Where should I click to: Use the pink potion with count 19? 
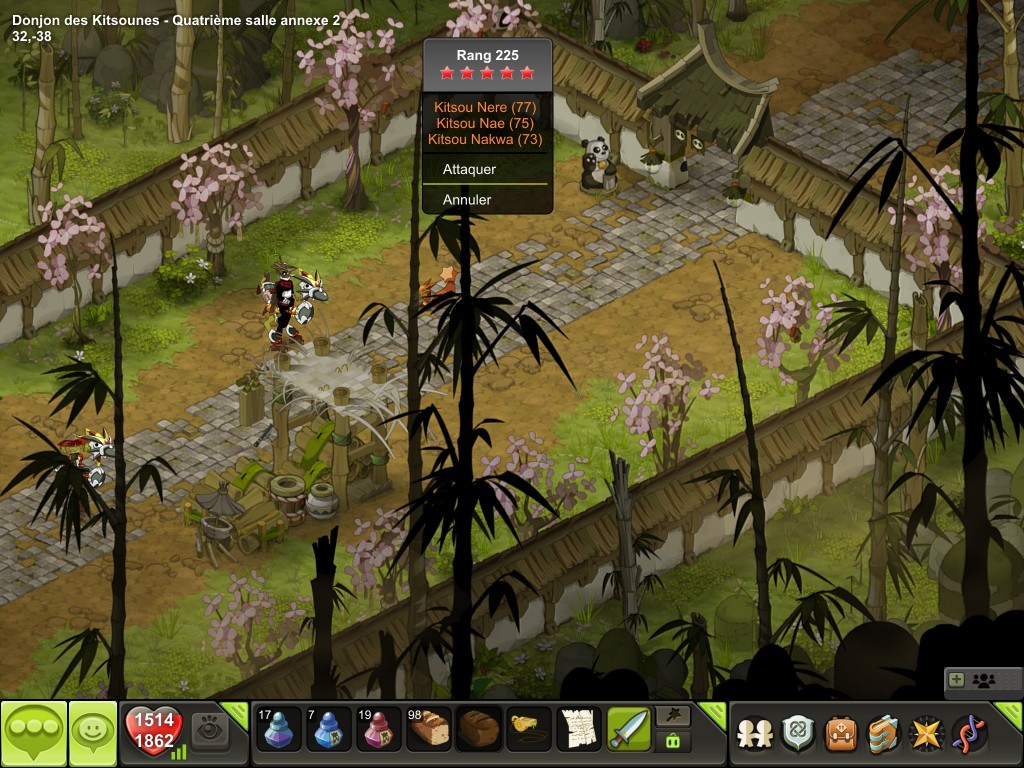pyautogui.click(x=379, y=730)
